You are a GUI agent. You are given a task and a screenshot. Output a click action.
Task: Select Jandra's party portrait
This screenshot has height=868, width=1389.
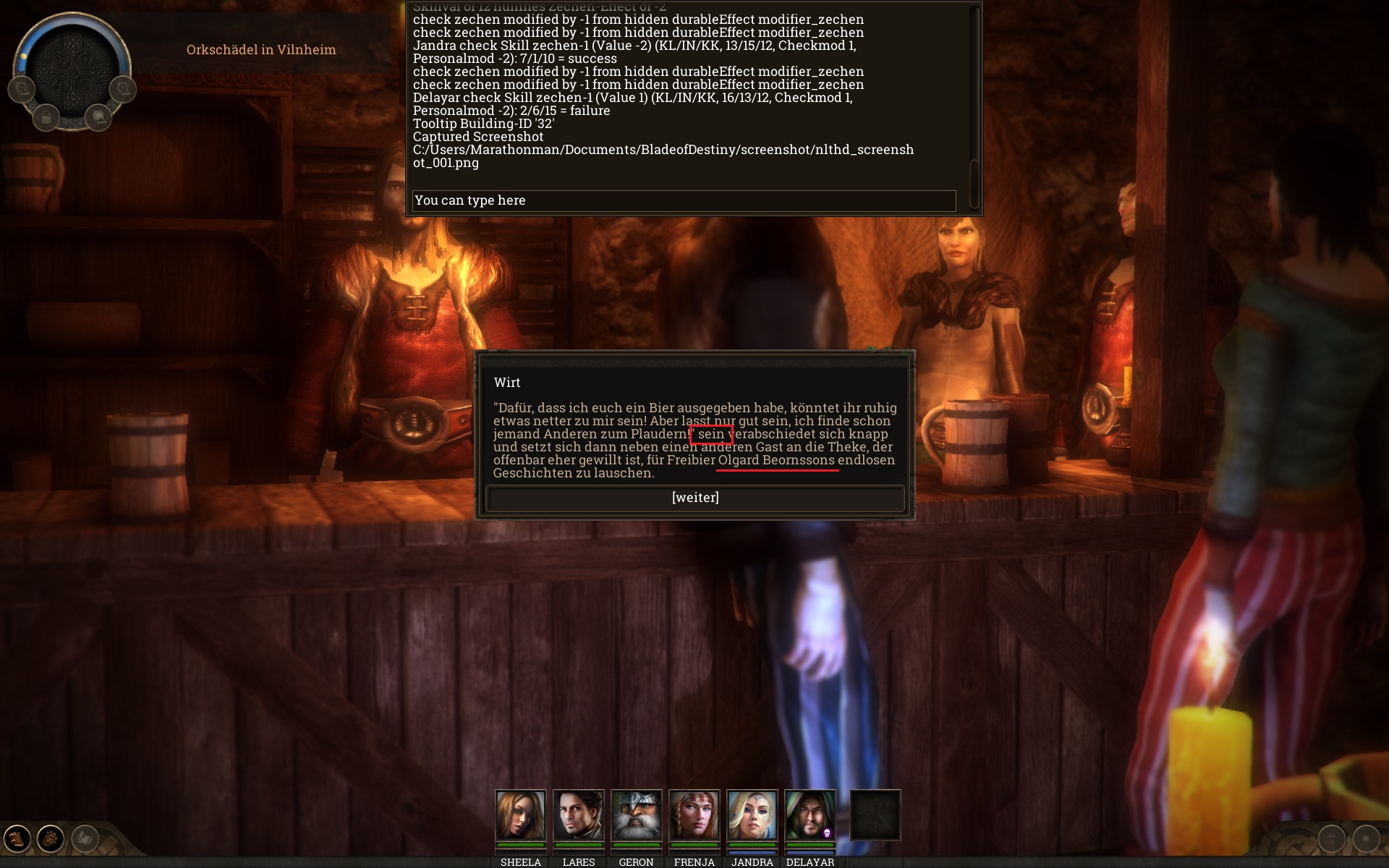point(752,815)
